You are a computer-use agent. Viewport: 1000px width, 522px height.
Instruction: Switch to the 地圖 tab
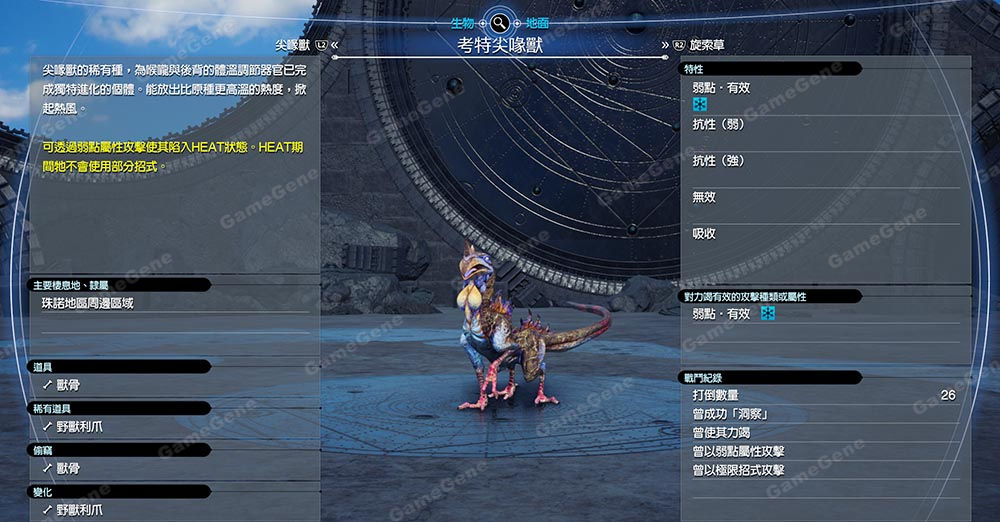pos(537,21)
